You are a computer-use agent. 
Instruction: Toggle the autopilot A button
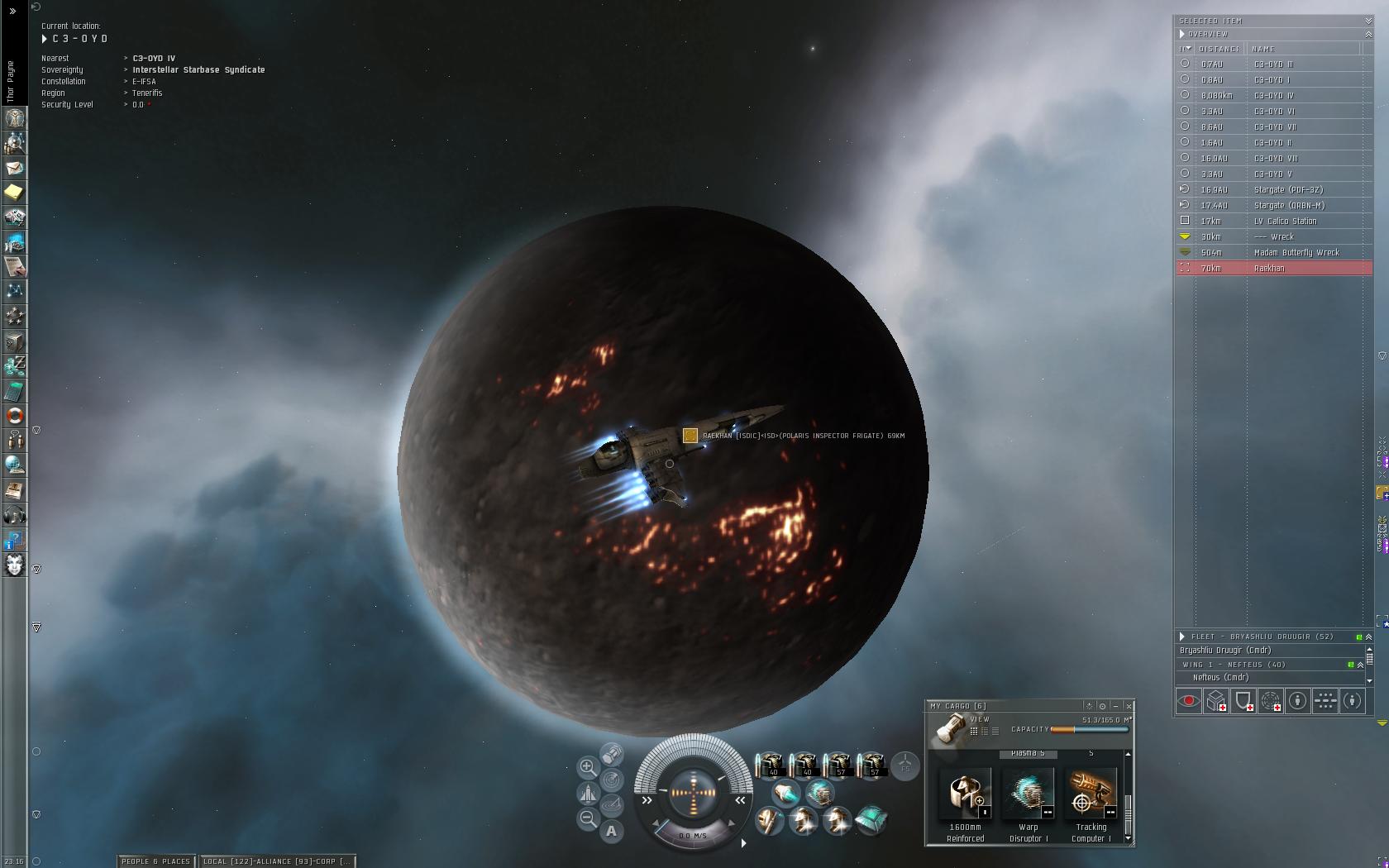point(612,832)
